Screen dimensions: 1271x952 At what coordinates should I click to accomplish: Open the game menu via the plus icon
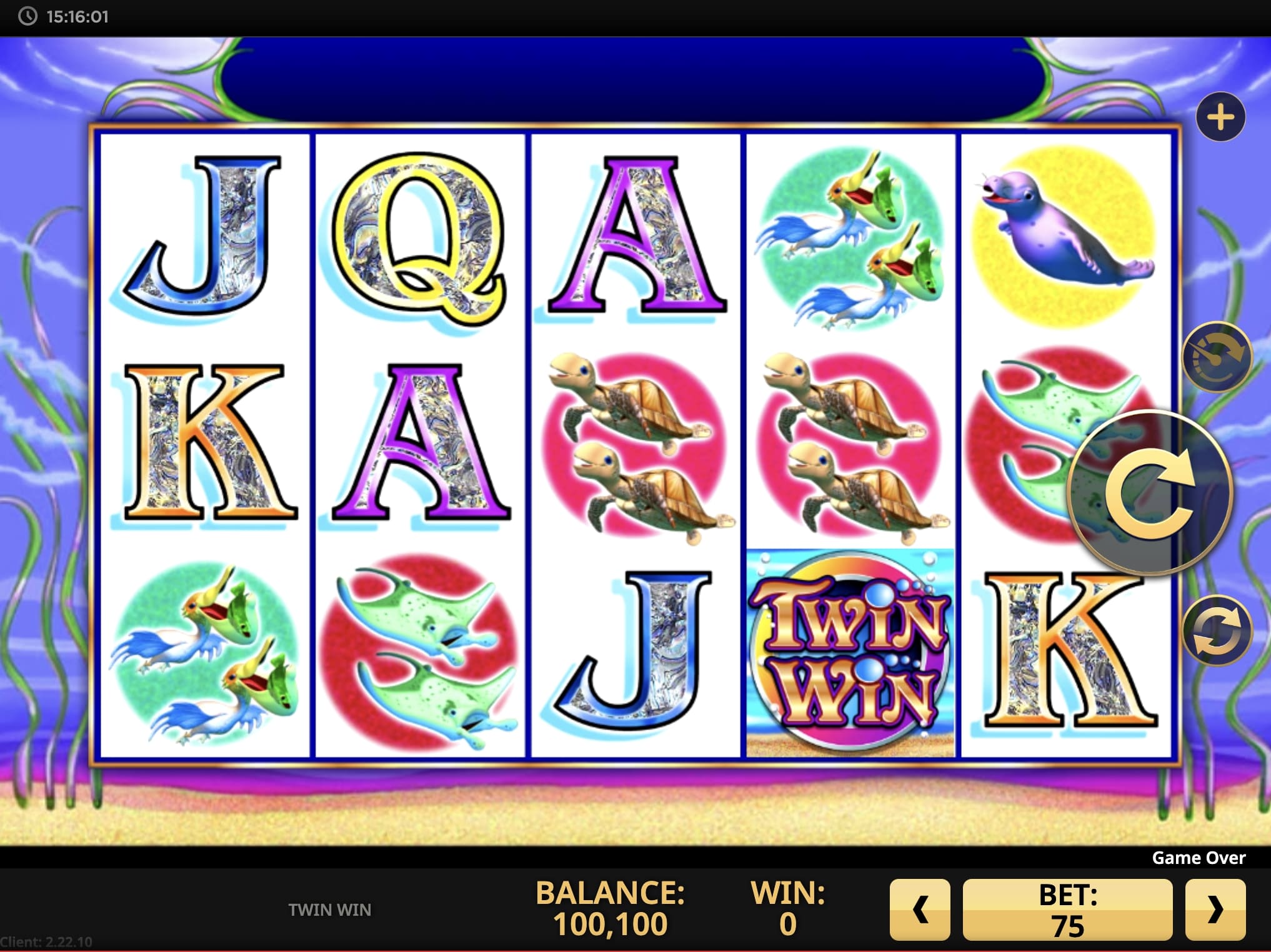tap(1220, 116)
